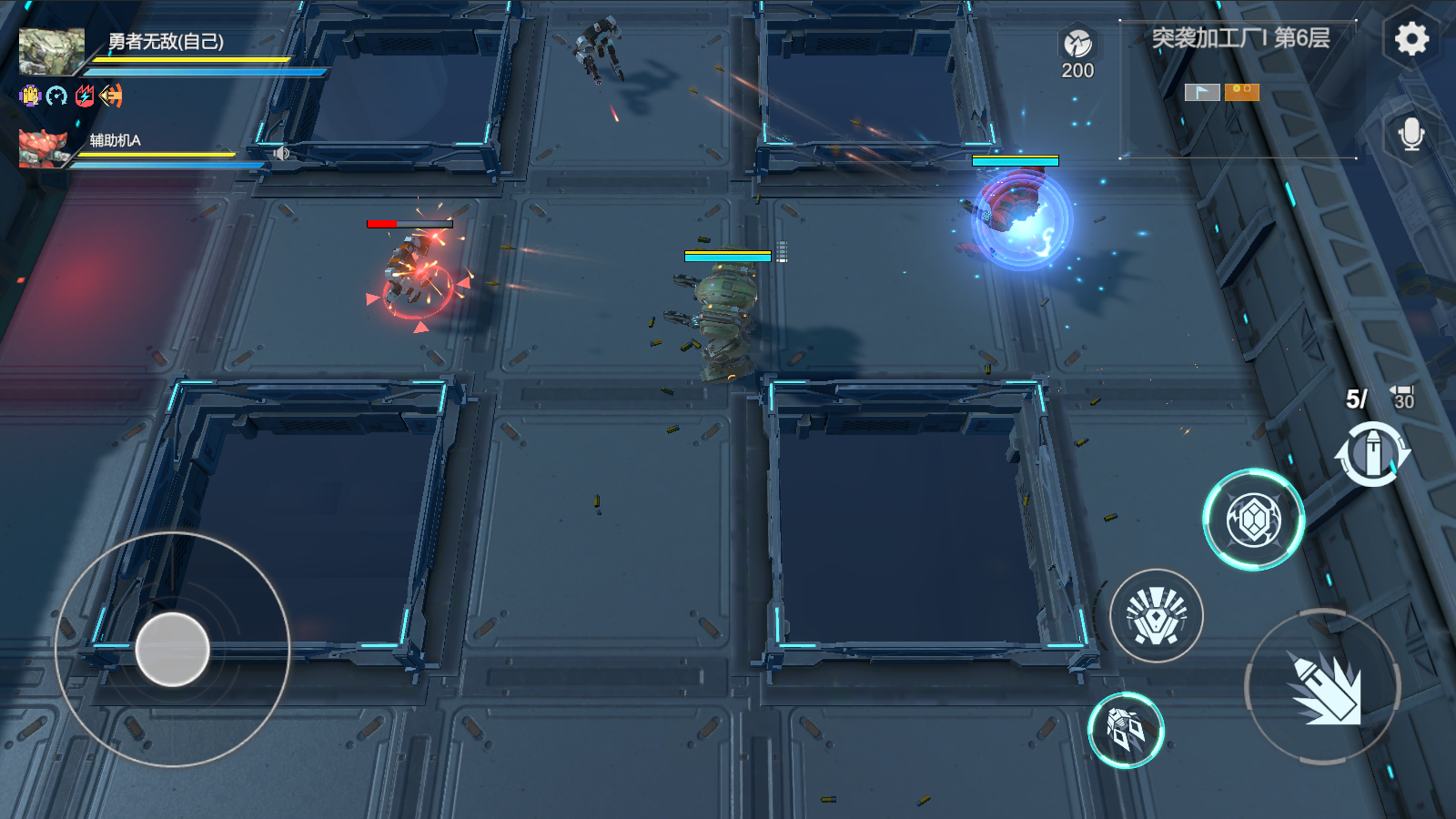
Task: Toggle the orange indicator button beside the flag
Action: [1241, 91]
